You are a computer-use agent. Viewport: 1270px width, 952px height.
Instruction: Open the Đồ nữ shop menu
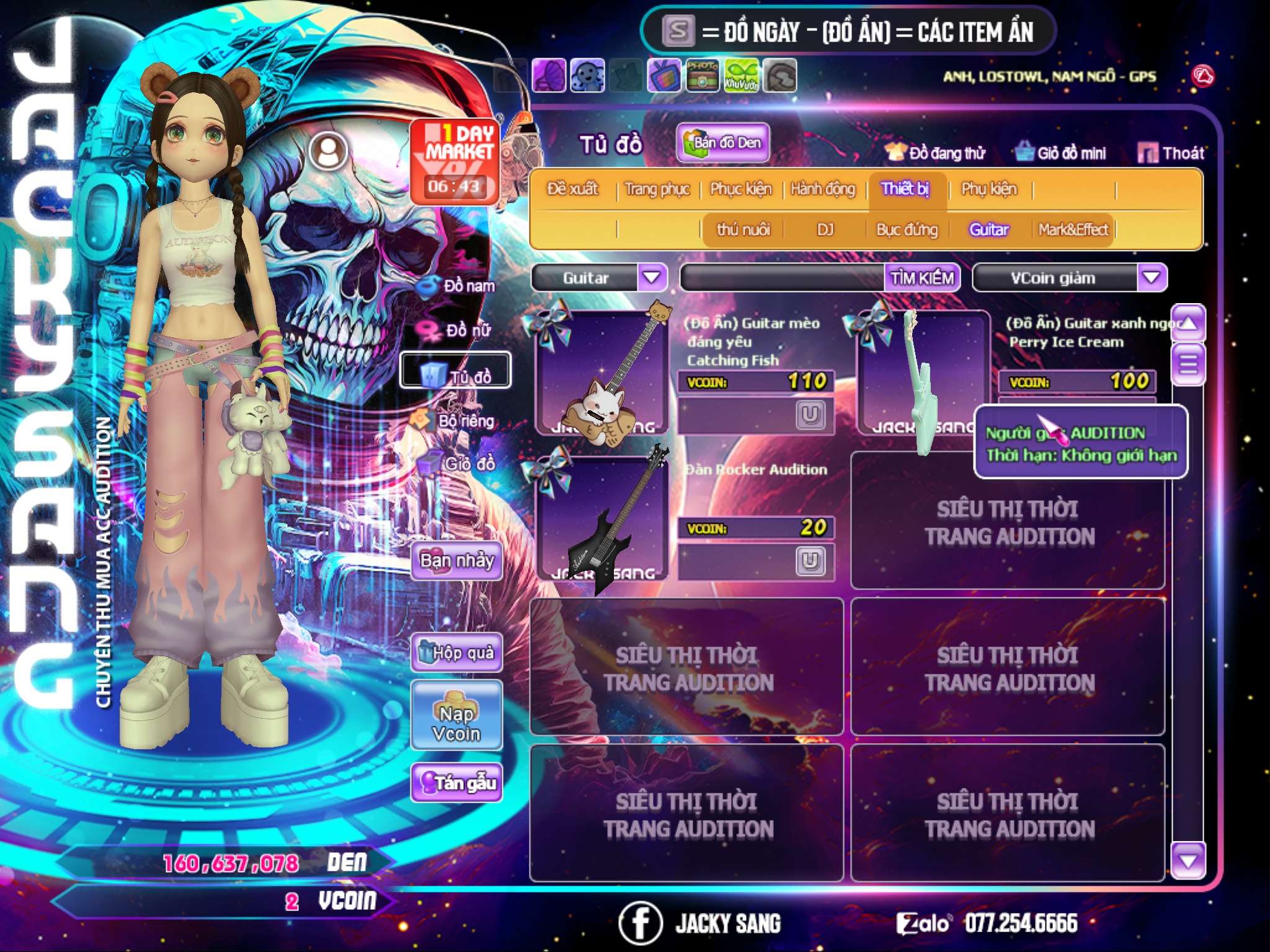click(459, 330)
